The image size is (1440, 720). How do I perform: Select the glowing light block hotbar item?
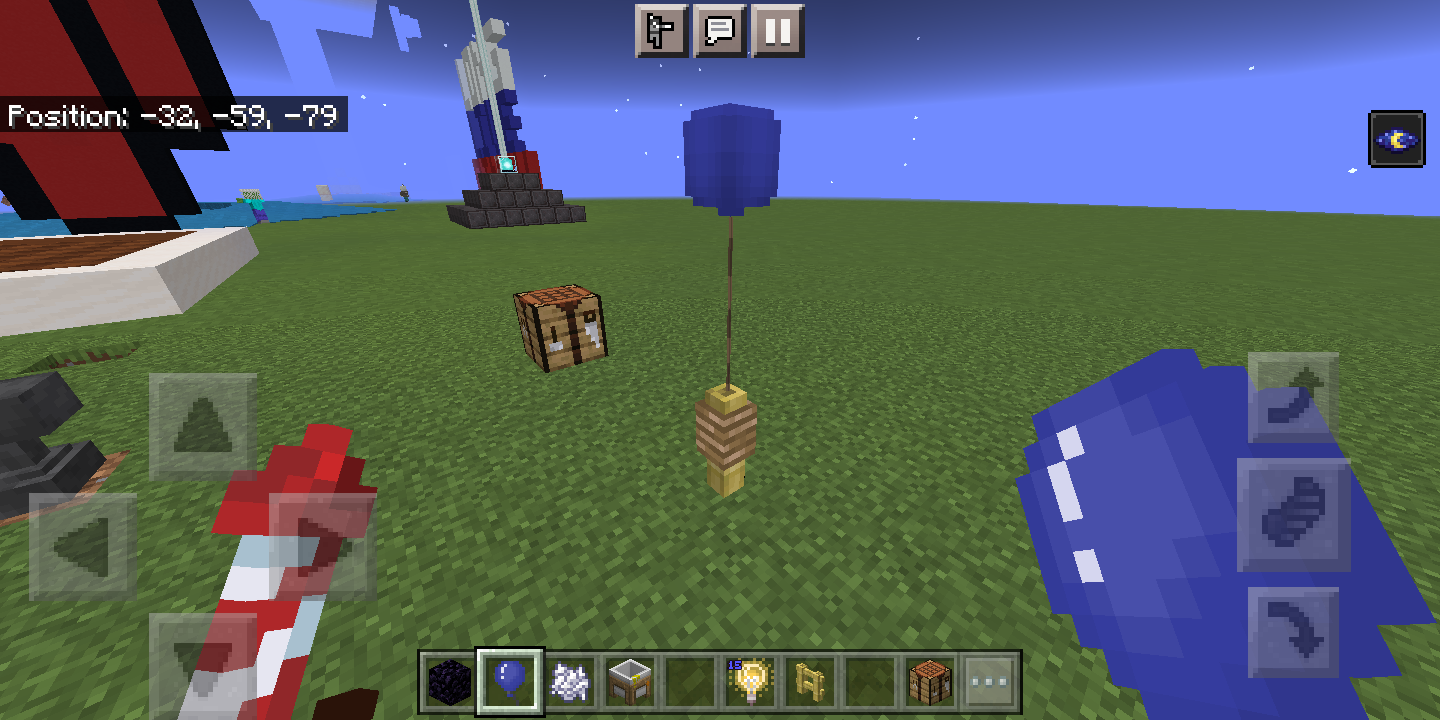pyautogui.click(x=753, y=680)
